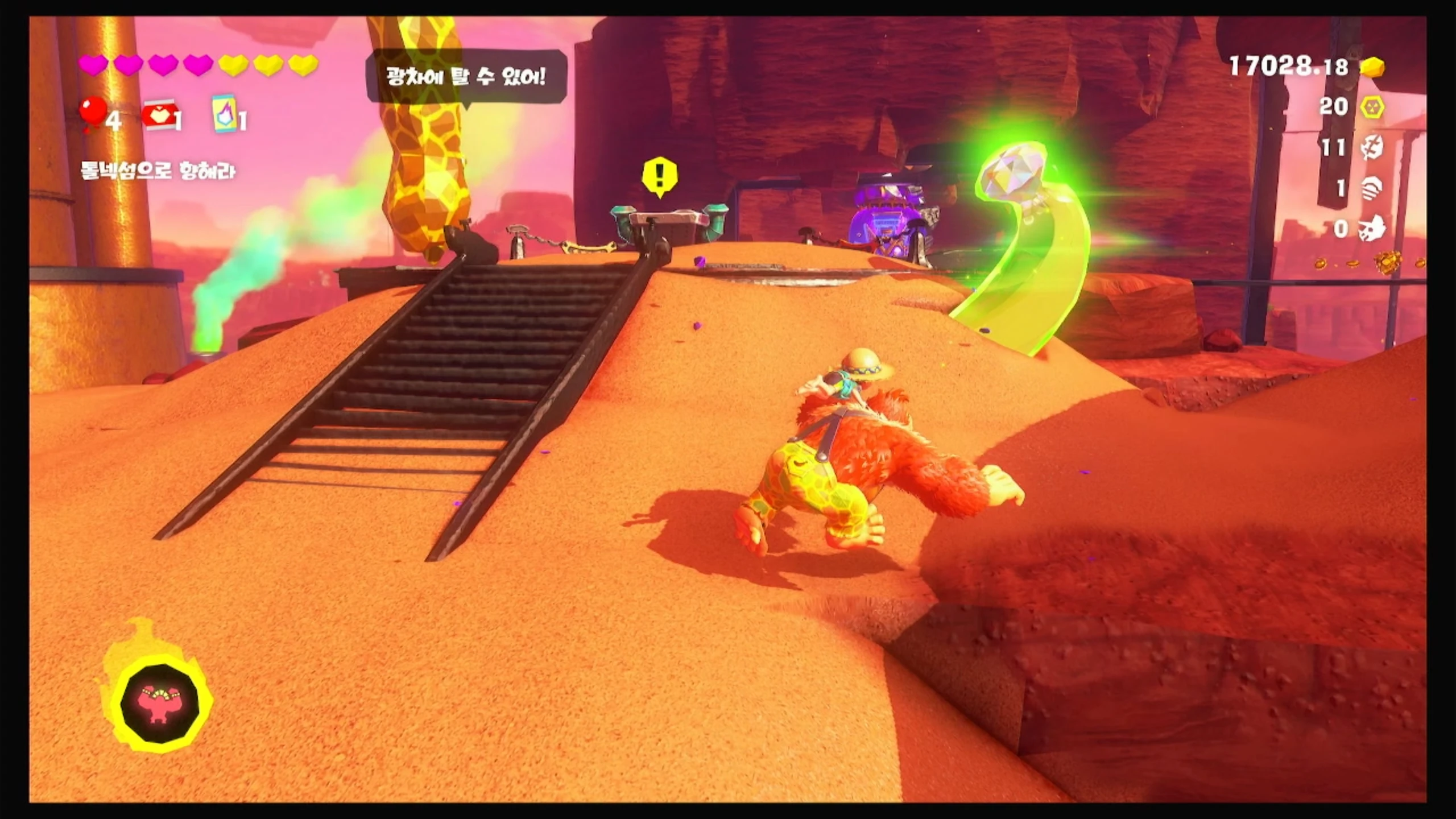Select the yellow hexagon banandium chip icon

point(1372,107)
